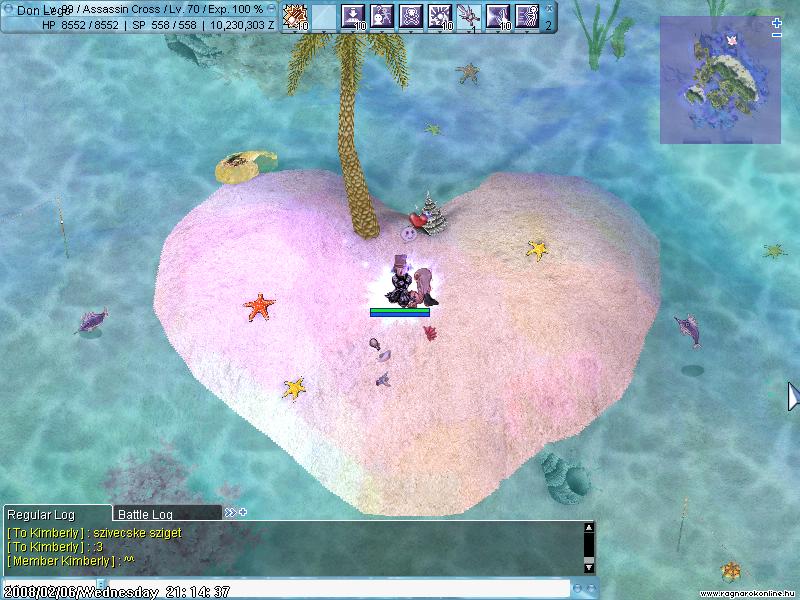Expand chat tab options arrow icon
This screenshot has width=800, height=600.
point(230,513)
